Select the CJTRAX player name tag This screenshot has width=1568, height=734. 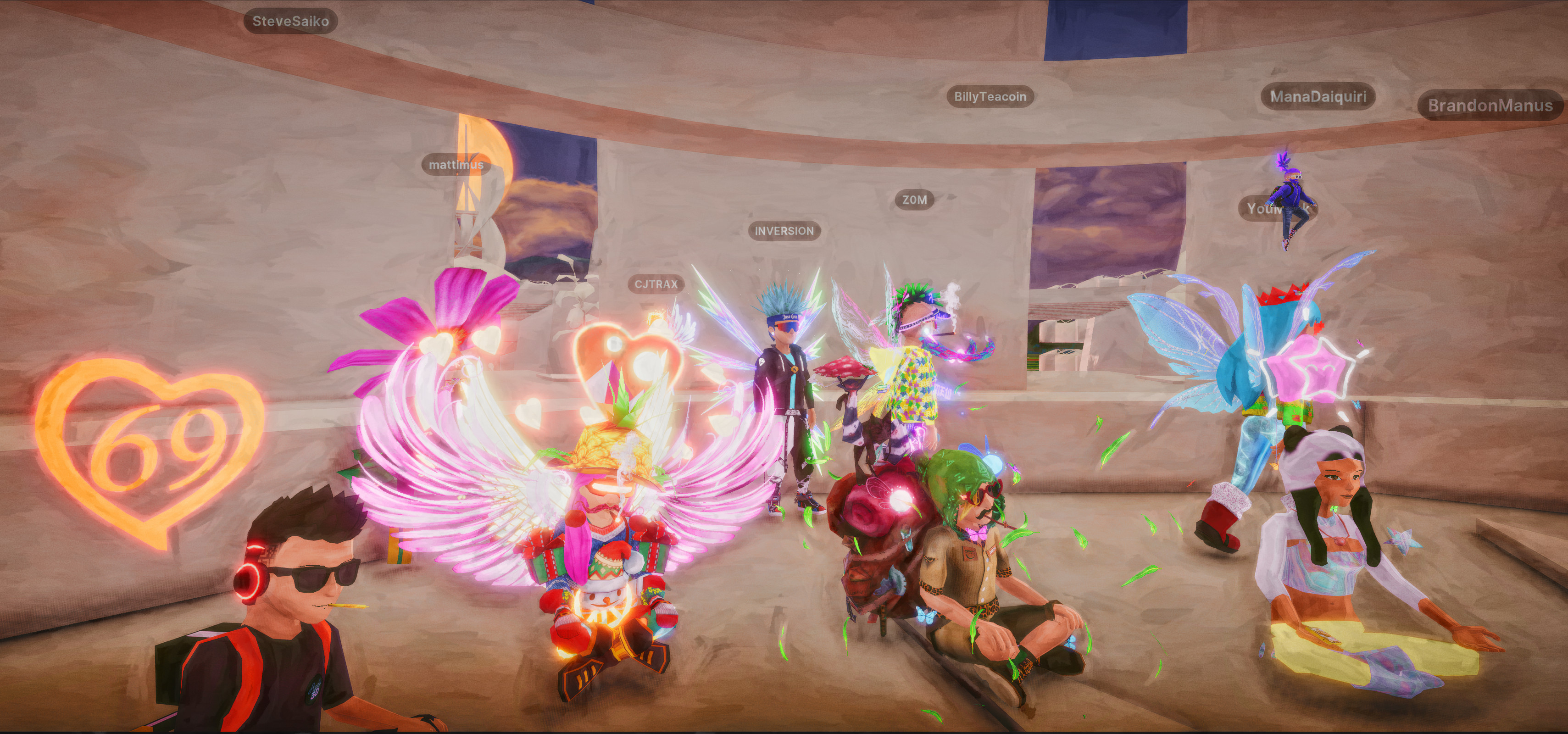(x=656, y=284)
